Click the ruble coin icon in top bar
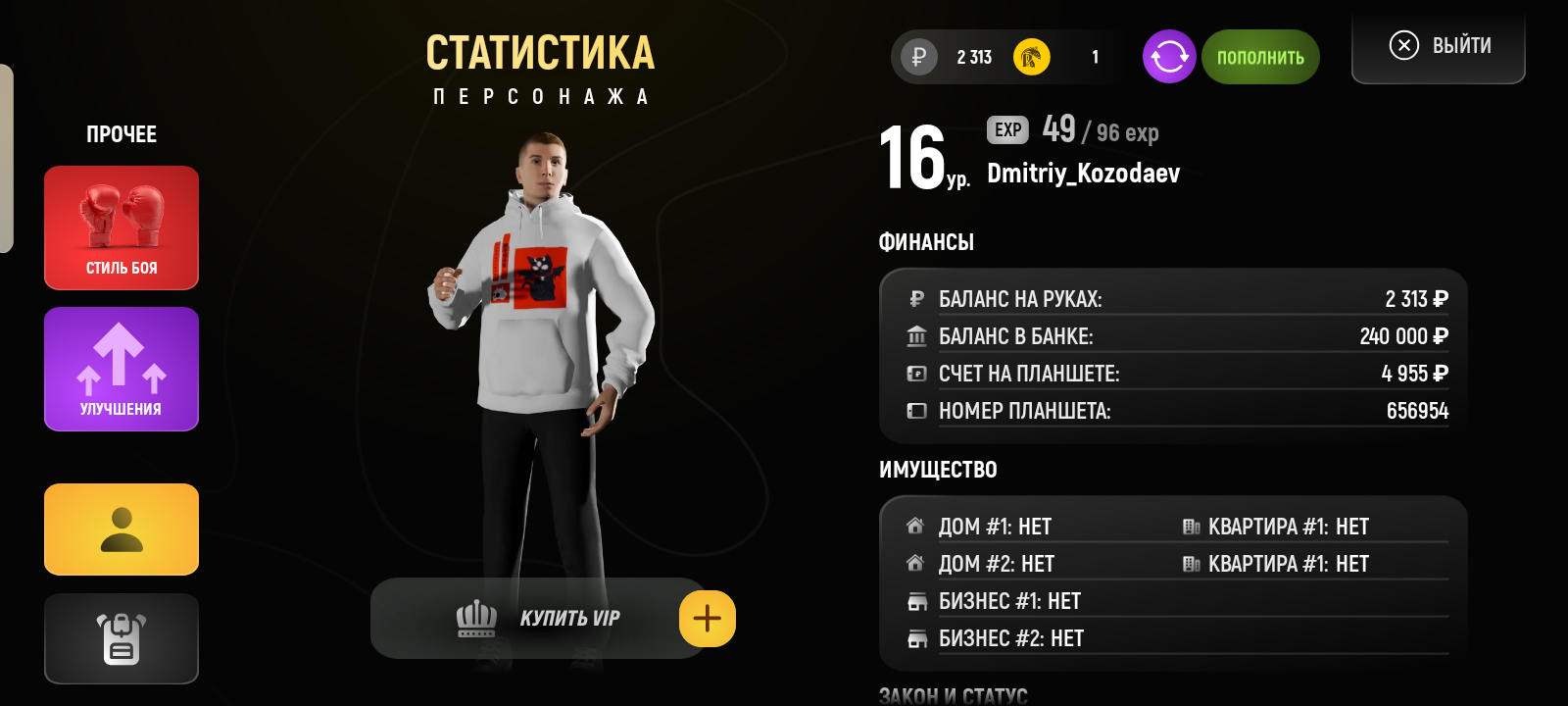1568x706 pixels. pos(917,56)
